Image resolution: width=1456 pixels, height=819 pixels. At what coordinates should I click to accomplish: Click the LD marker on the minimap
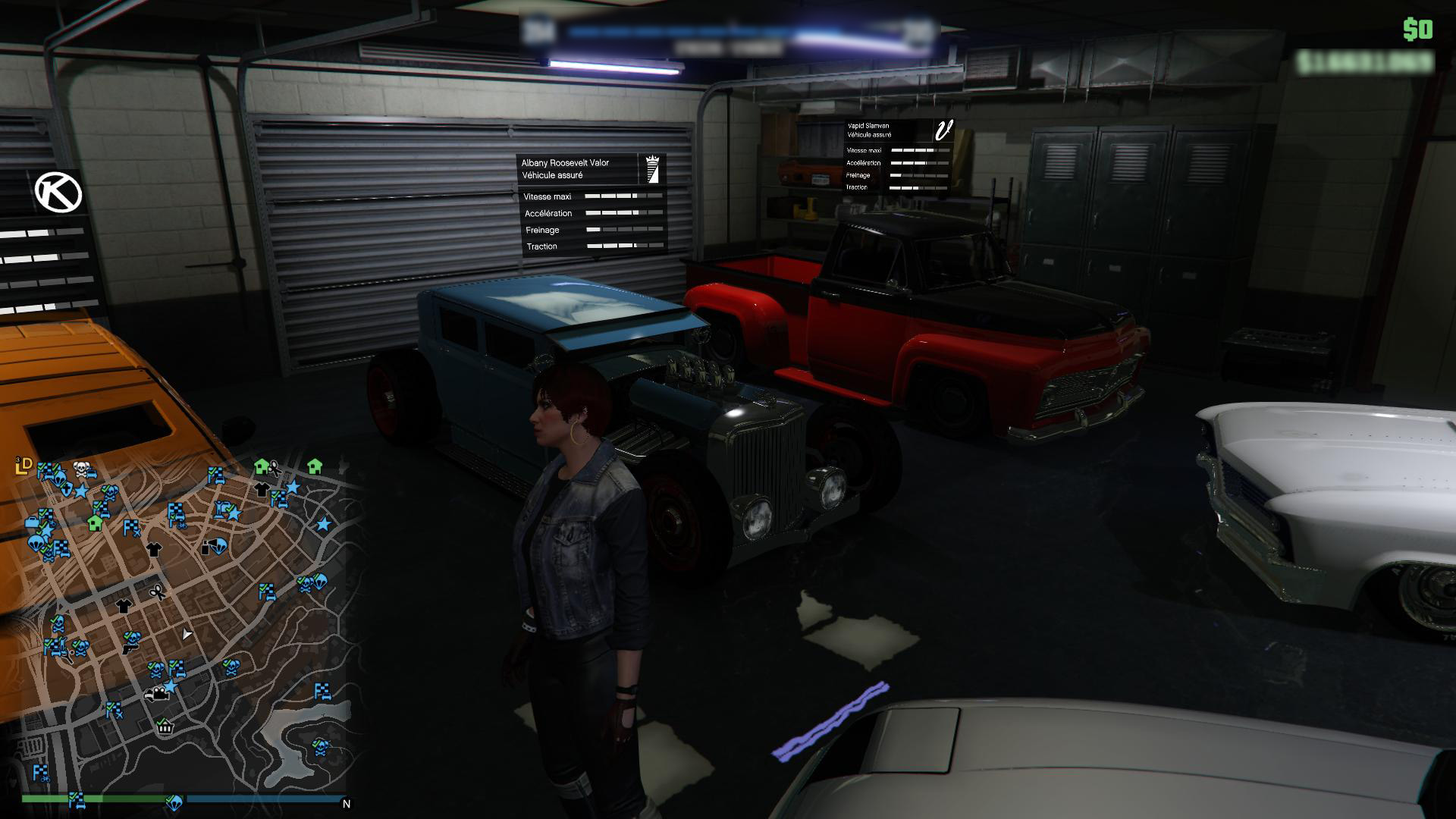[x=24, y=465]
